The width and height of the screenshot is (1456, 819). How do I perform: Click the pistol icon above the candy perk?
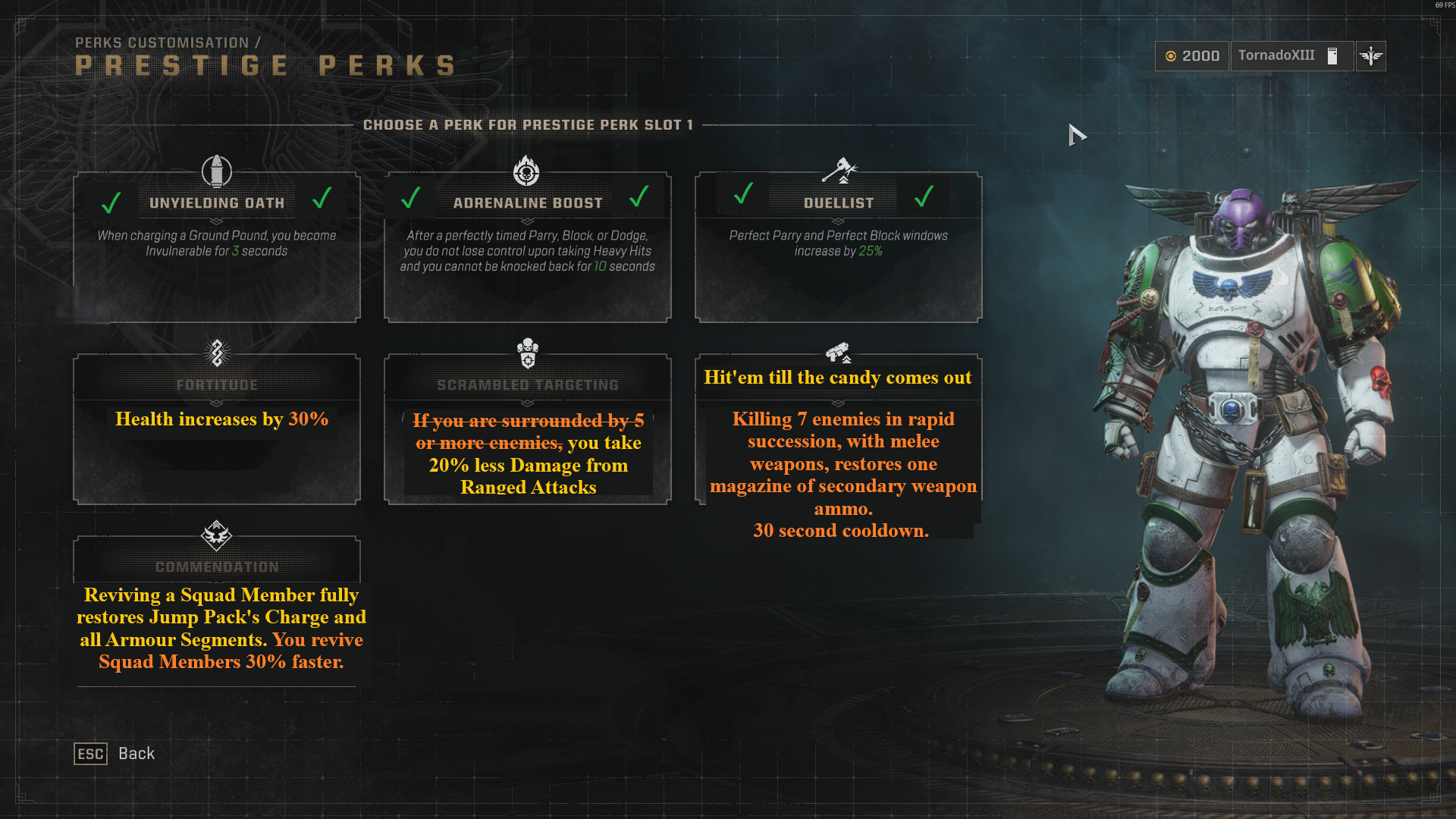pyautogui.click(x=838, y=351)
